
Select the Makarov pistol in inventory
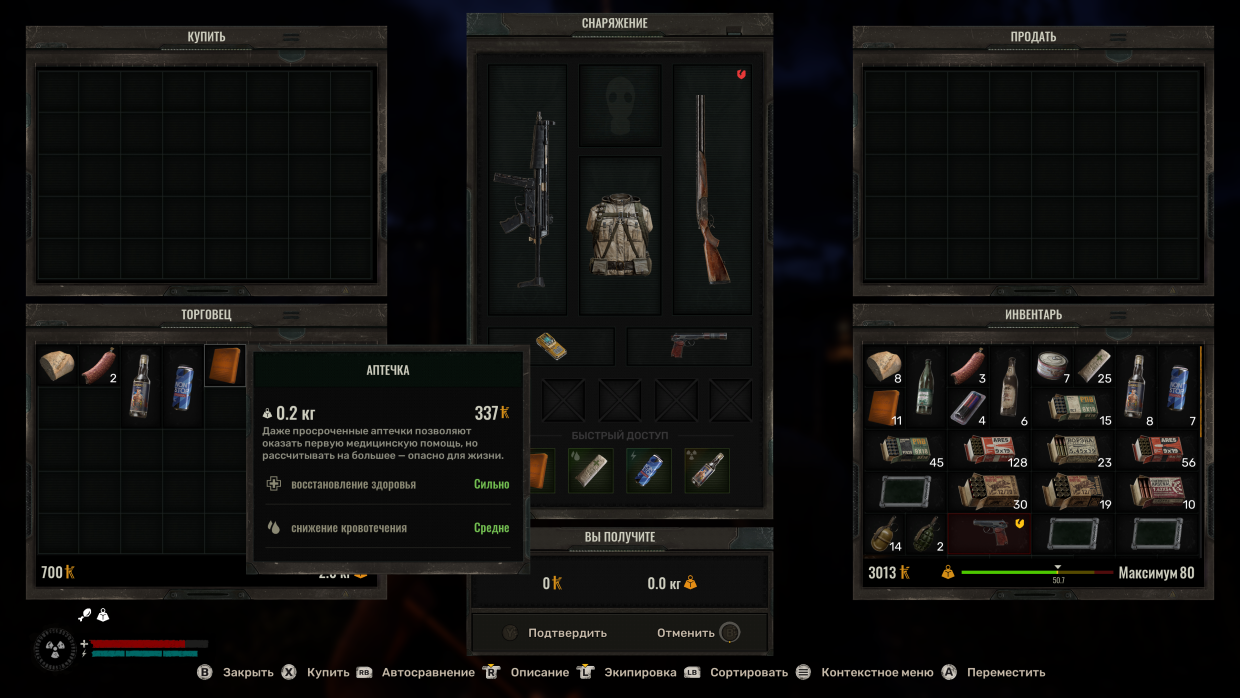point(989,534)
